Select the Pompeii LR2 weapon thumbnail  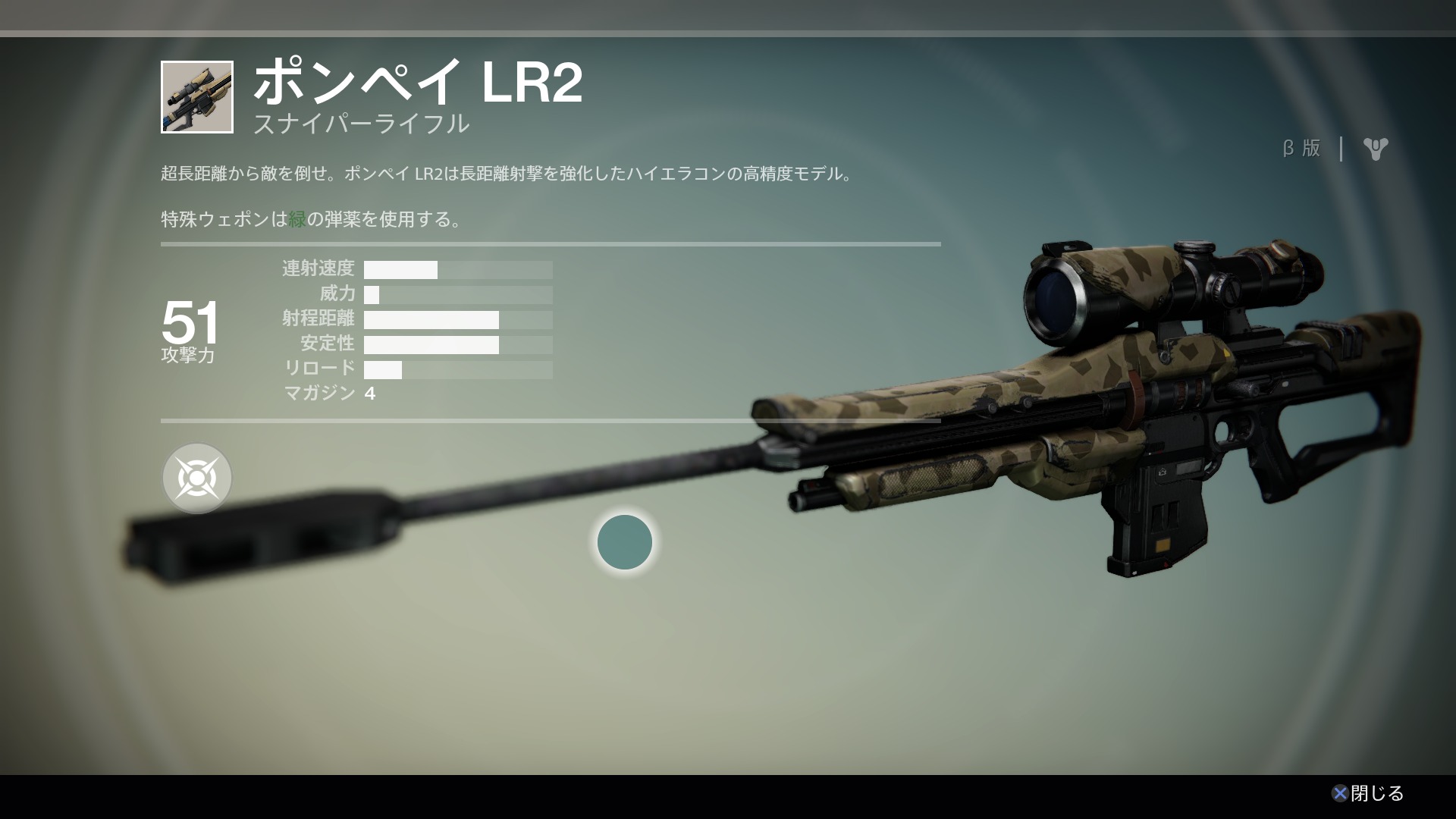197,97
